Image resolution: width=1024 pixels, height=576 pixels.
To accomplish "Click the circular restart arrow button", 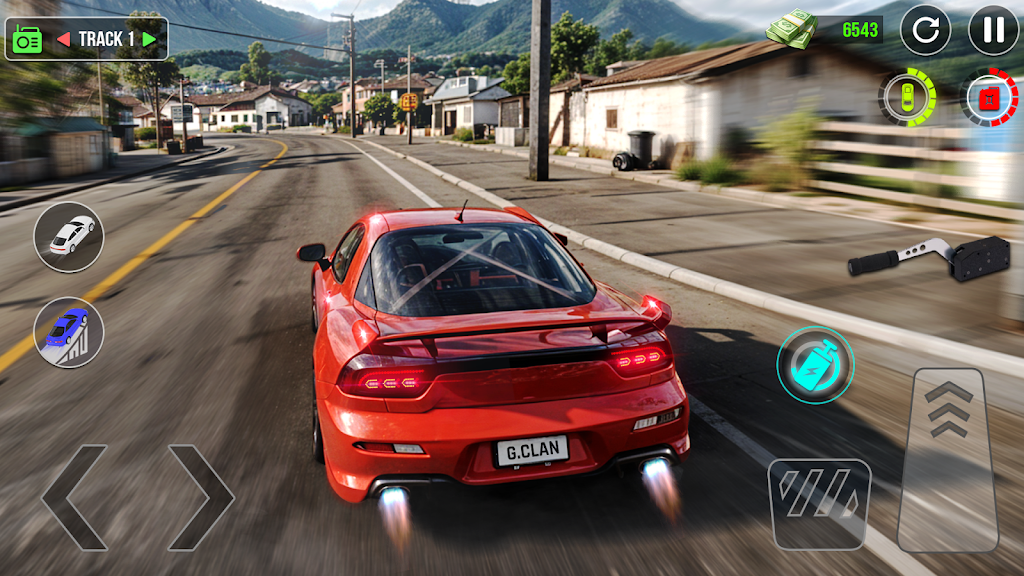I will pos(925,30).
